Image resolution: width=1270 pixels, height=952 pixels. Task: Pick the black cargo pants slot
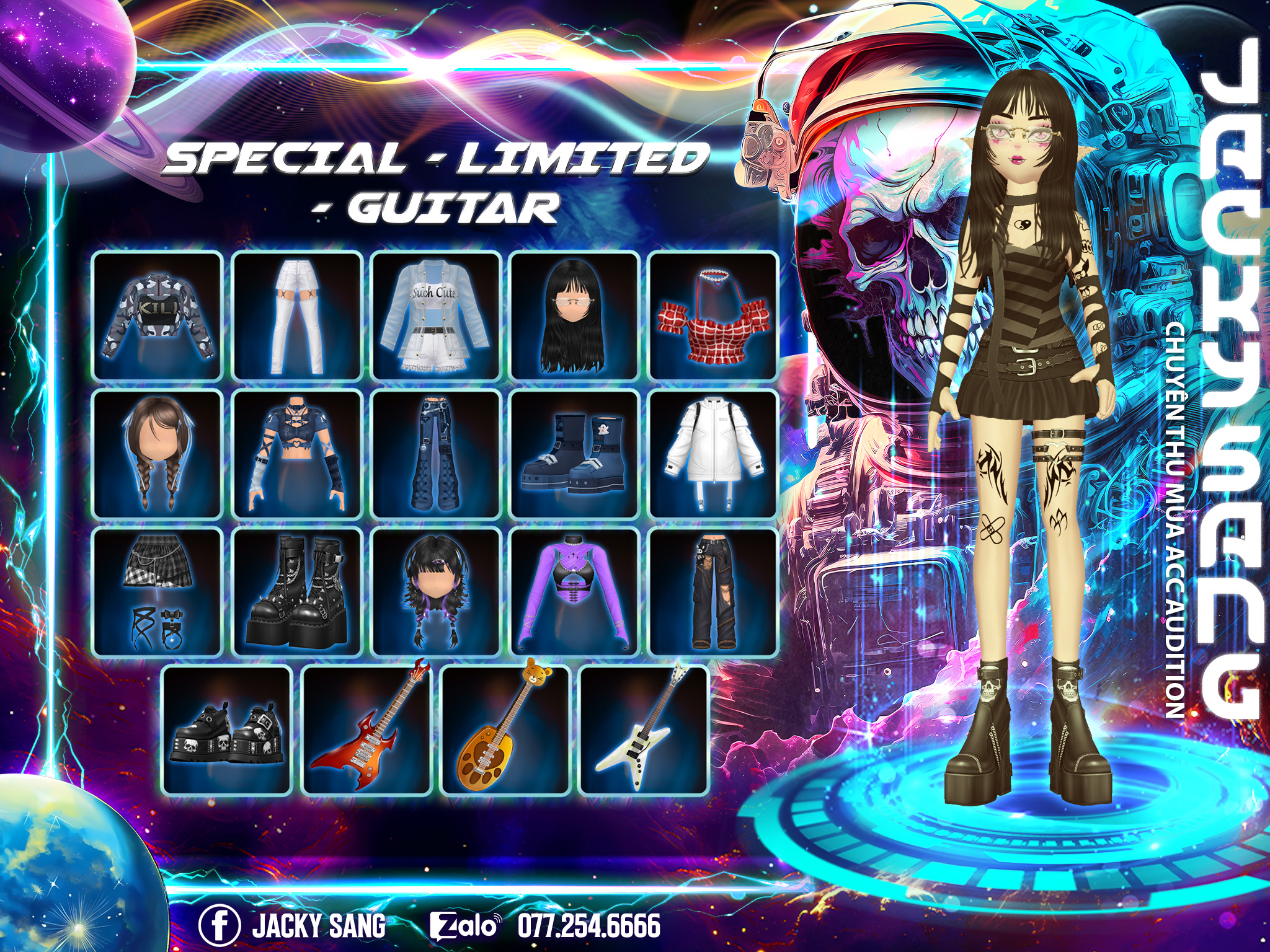[x=714, y=592]
